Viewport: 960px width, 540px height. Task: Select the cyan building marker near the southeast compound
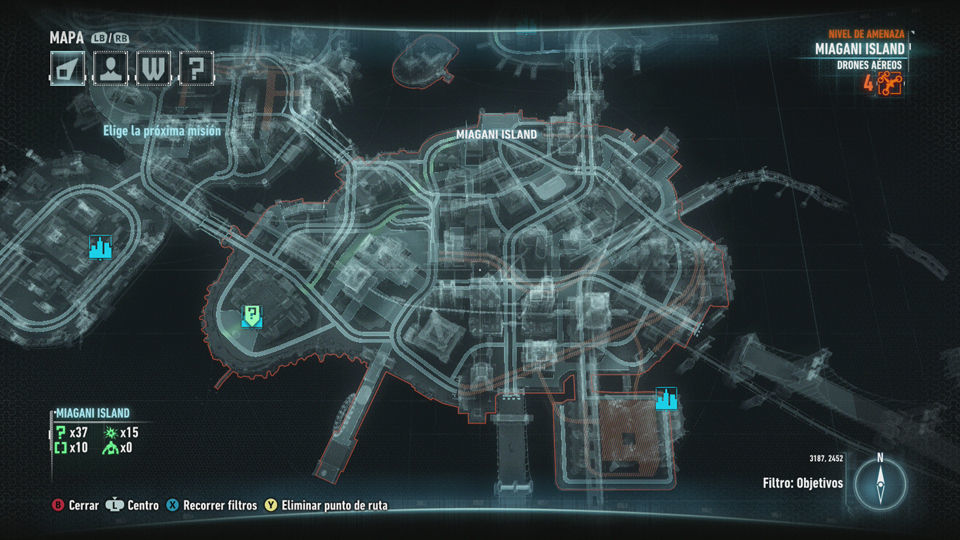click(666, 399)
